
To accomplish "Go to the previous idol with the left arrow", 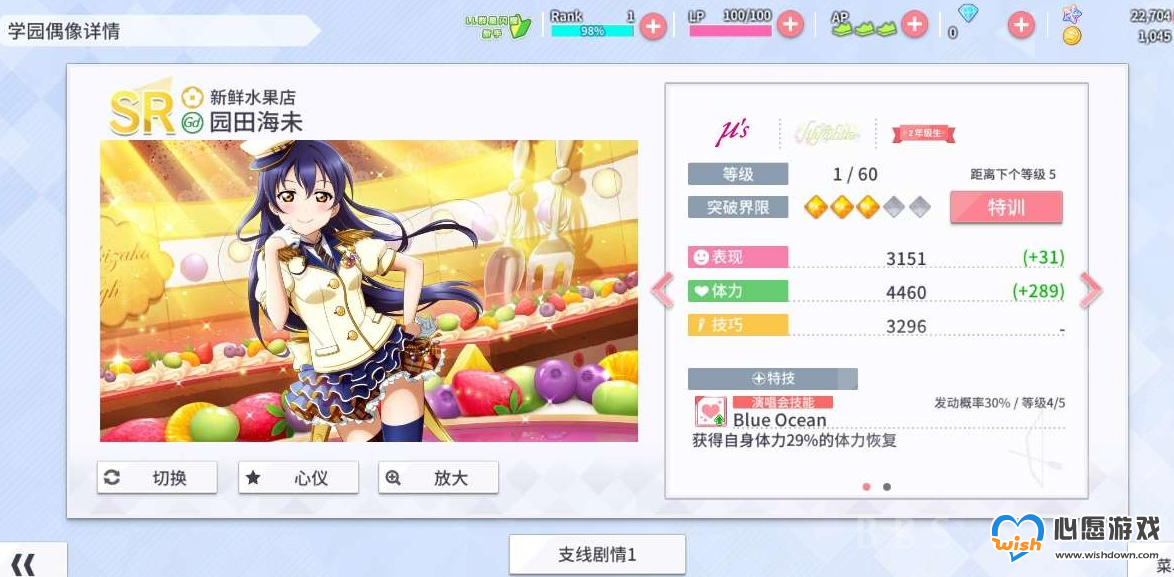I will coord(662,290).
